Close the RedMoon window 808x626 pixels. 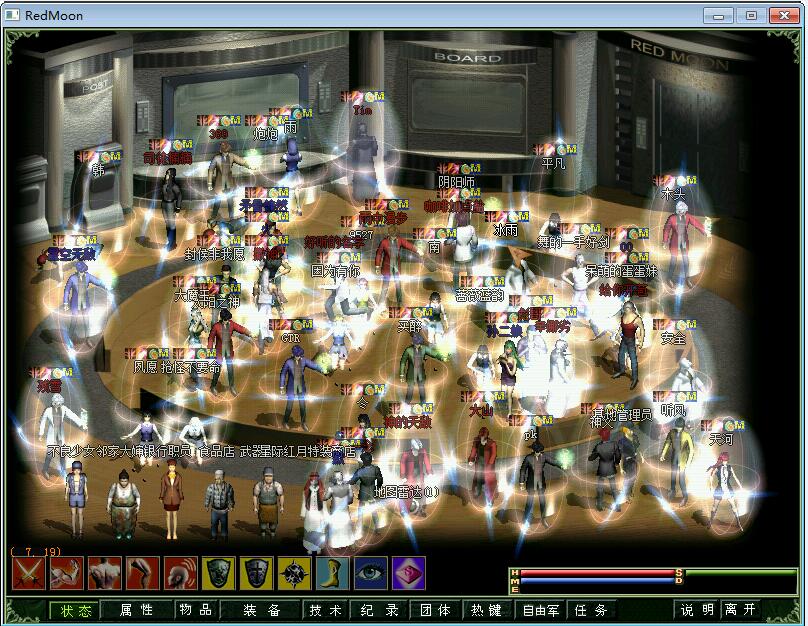tap(782, 15)
